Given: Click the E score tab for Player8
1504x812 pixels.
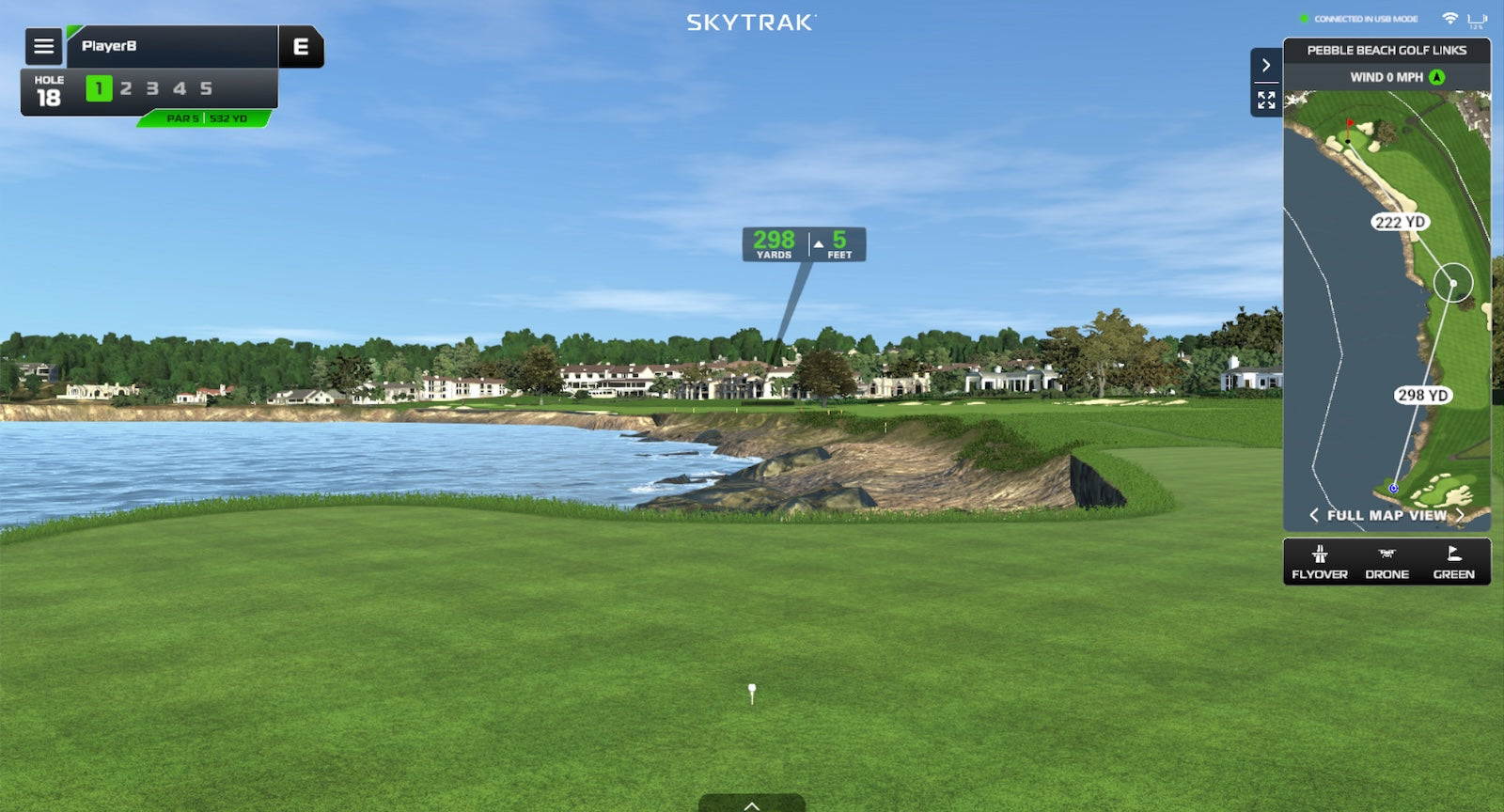Looking at the screenshot, I should (301, 46).
